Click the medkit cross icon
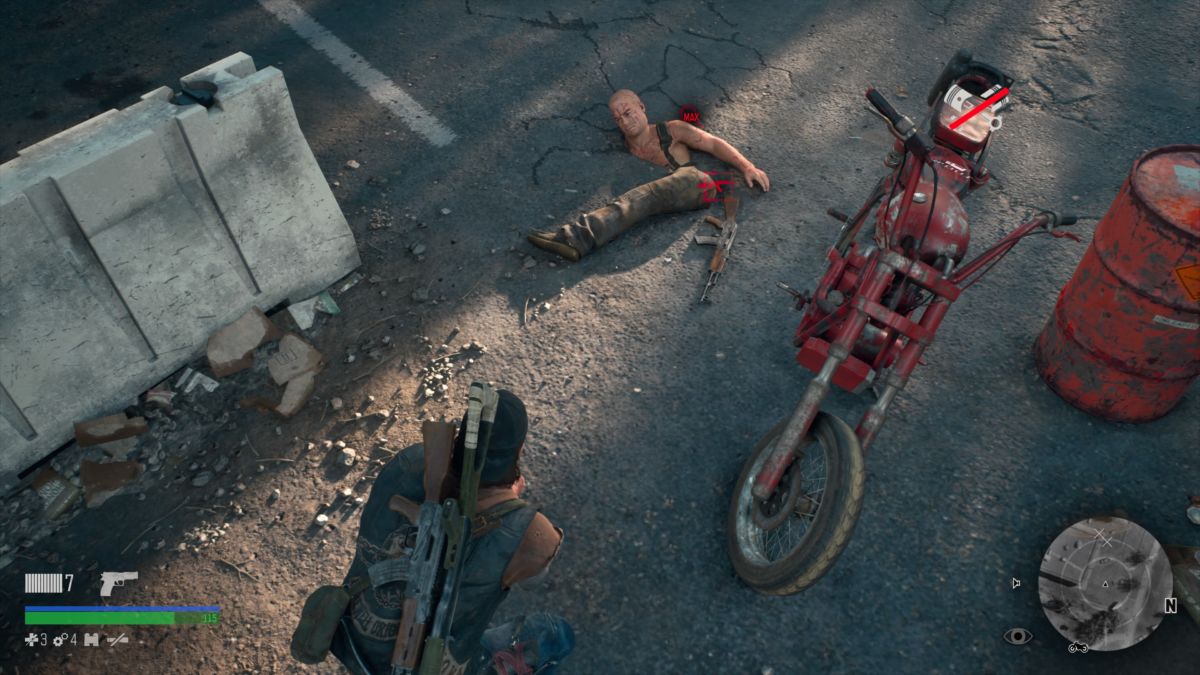Viewport: 1200px width, 675px height. (31, 639)
